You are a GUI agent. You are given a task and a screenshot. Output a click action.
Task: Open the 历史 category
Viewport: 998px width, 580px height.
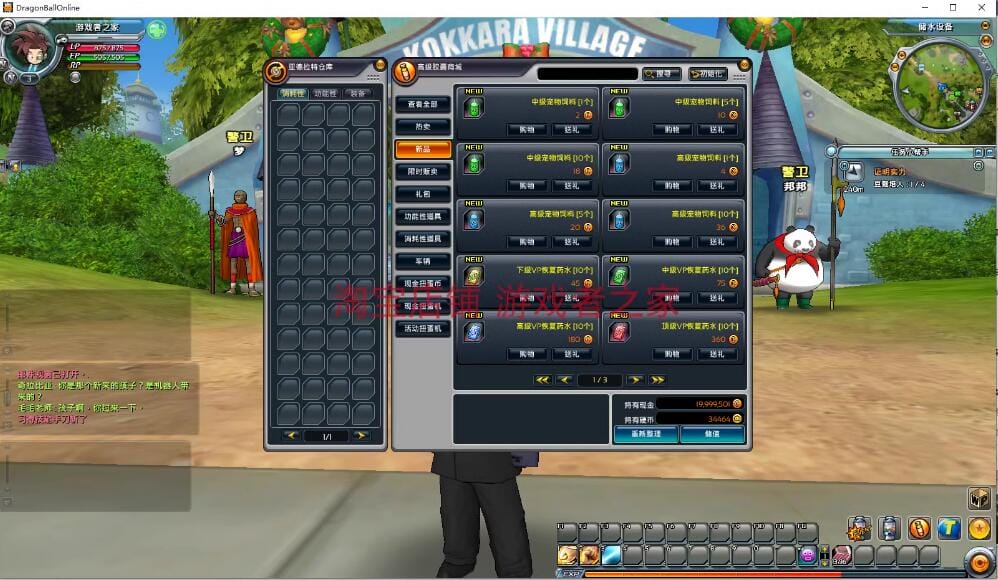[422, 127]
